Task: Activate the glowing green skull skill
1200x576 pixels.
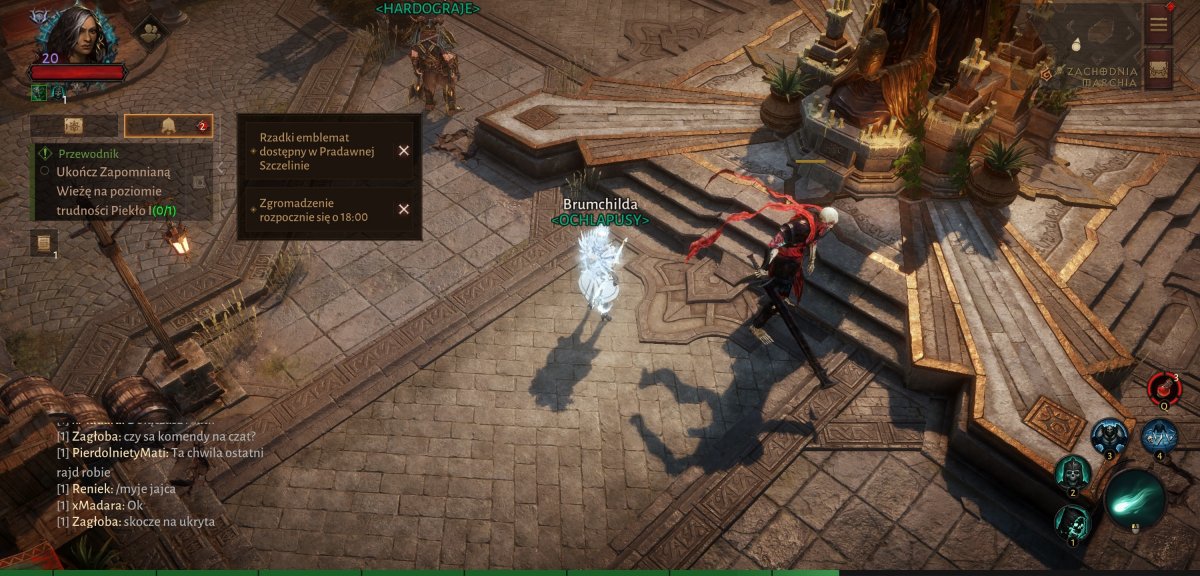Action: pyautogui.click(x=1072, y=521)
